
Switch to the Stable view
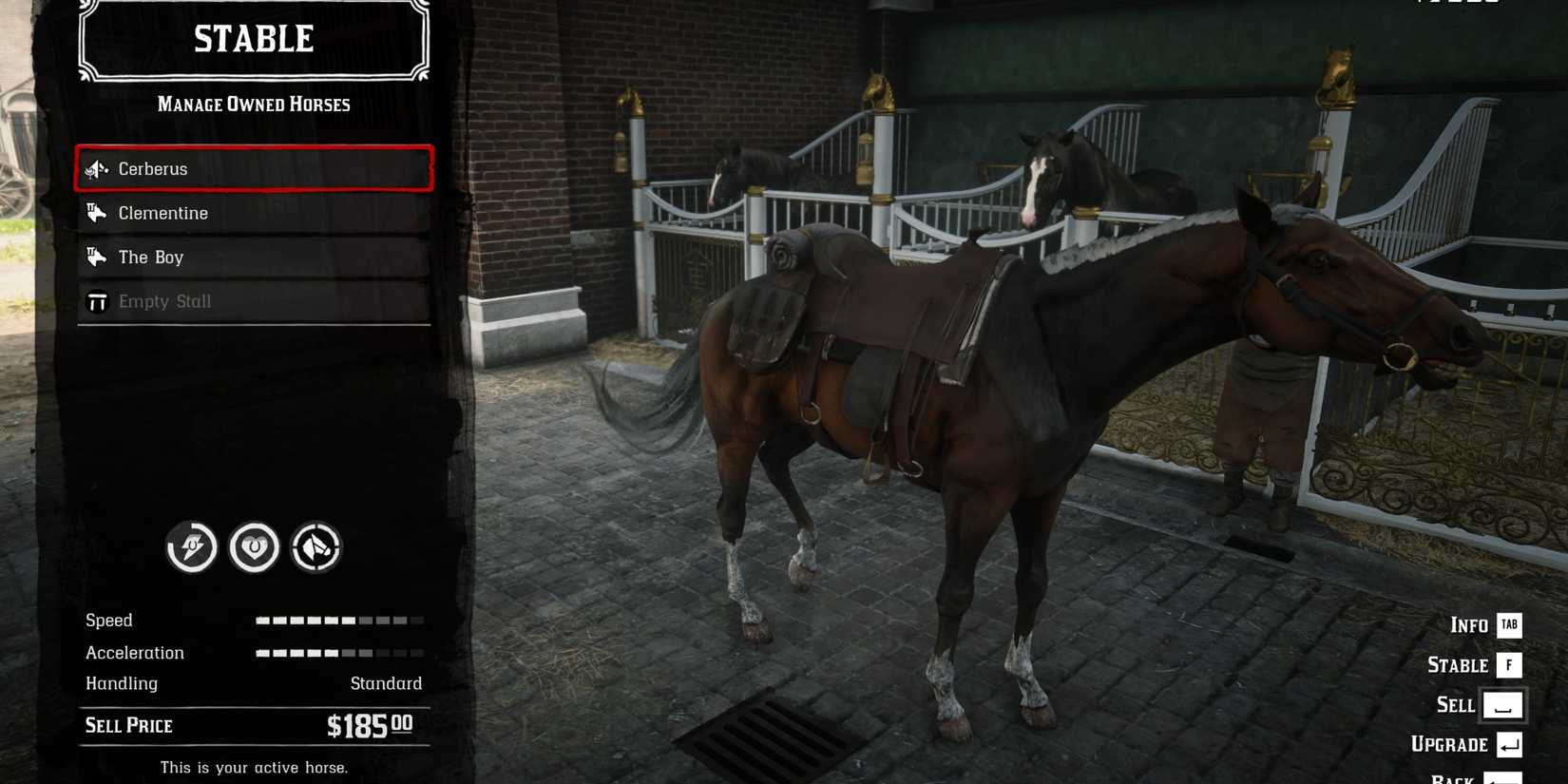click(1457, 665)
